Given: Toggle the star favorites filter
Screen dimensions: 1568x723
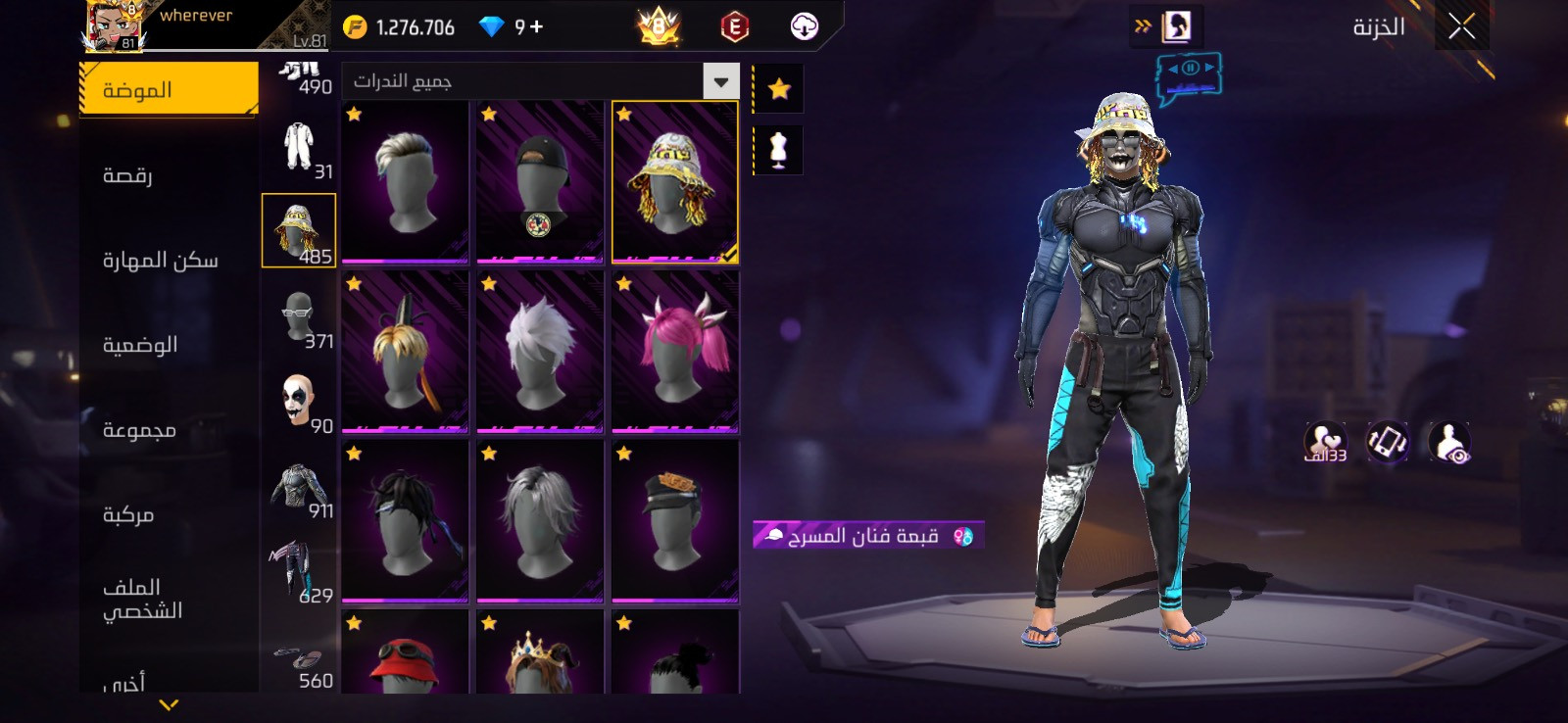Looking at the screenshot, I should click(779, 89).
